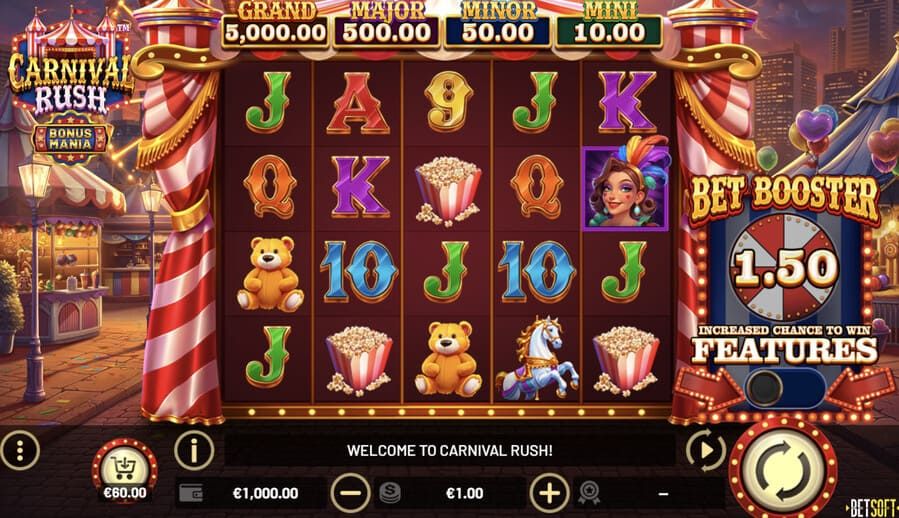Increase the bet with the plus button
The image size is (899, 518).
coord(549,492)
